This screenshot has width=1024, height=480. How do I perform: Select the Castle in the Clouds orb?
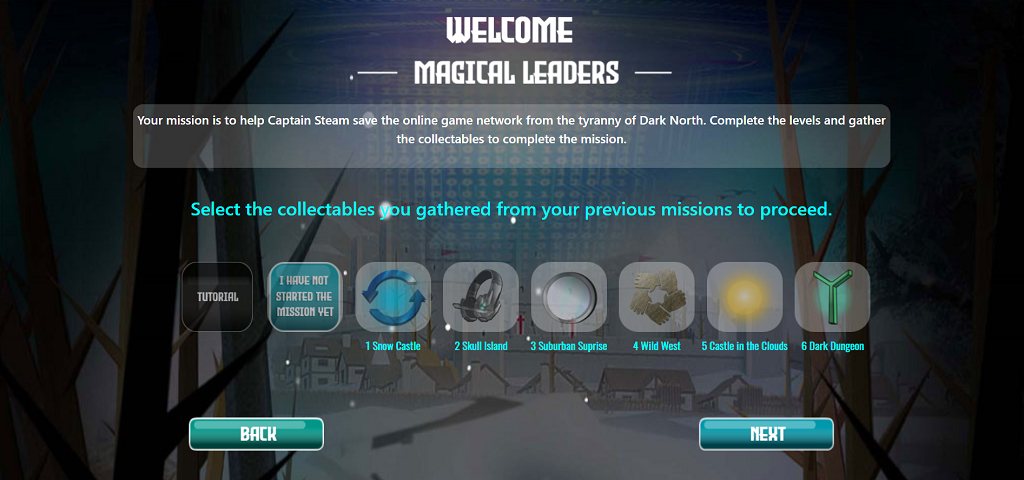[745, 297]
